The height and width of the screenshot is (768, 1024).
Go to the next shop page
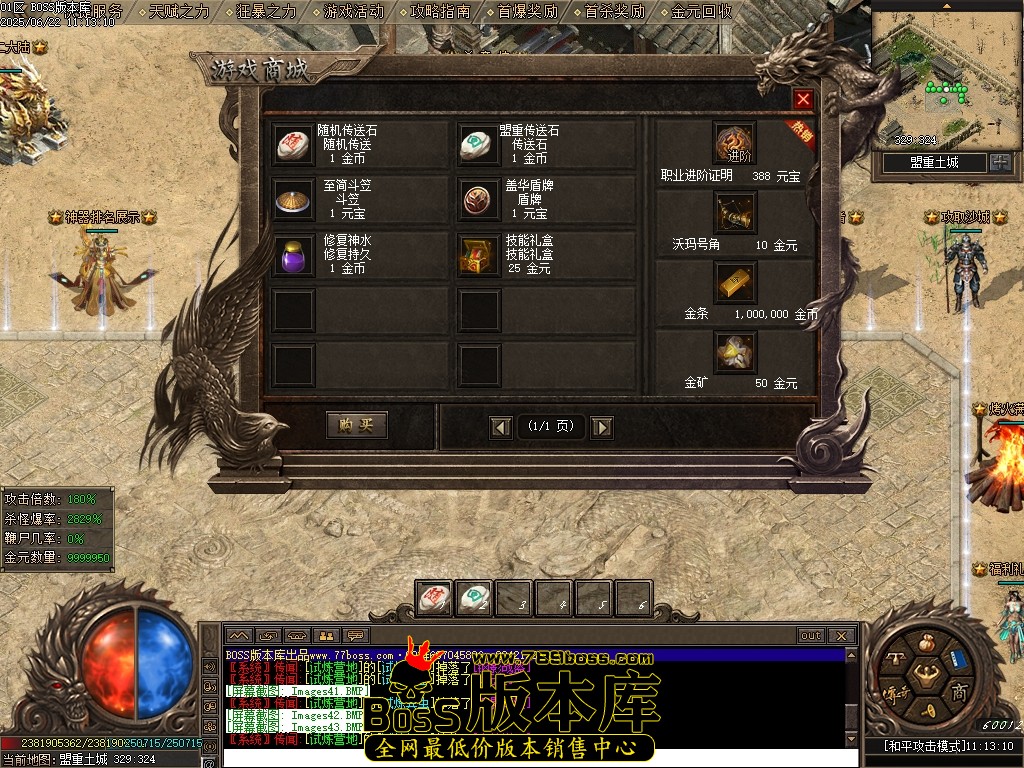pyautogui.click(x=601, y=427)
